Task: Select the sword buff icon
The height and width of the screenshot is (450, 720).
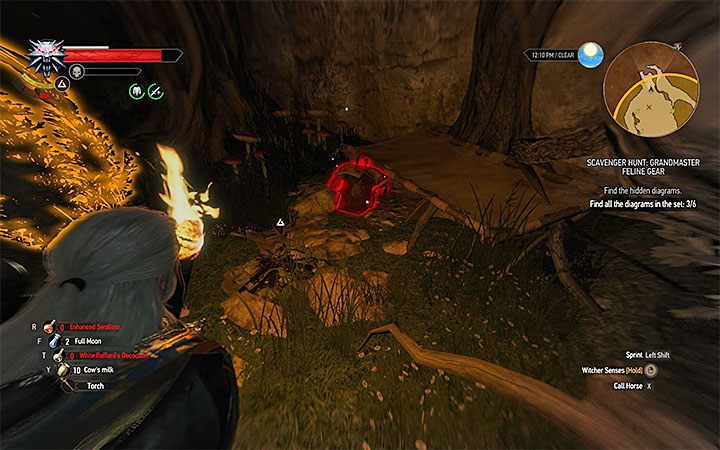Action: pos(155,91)
